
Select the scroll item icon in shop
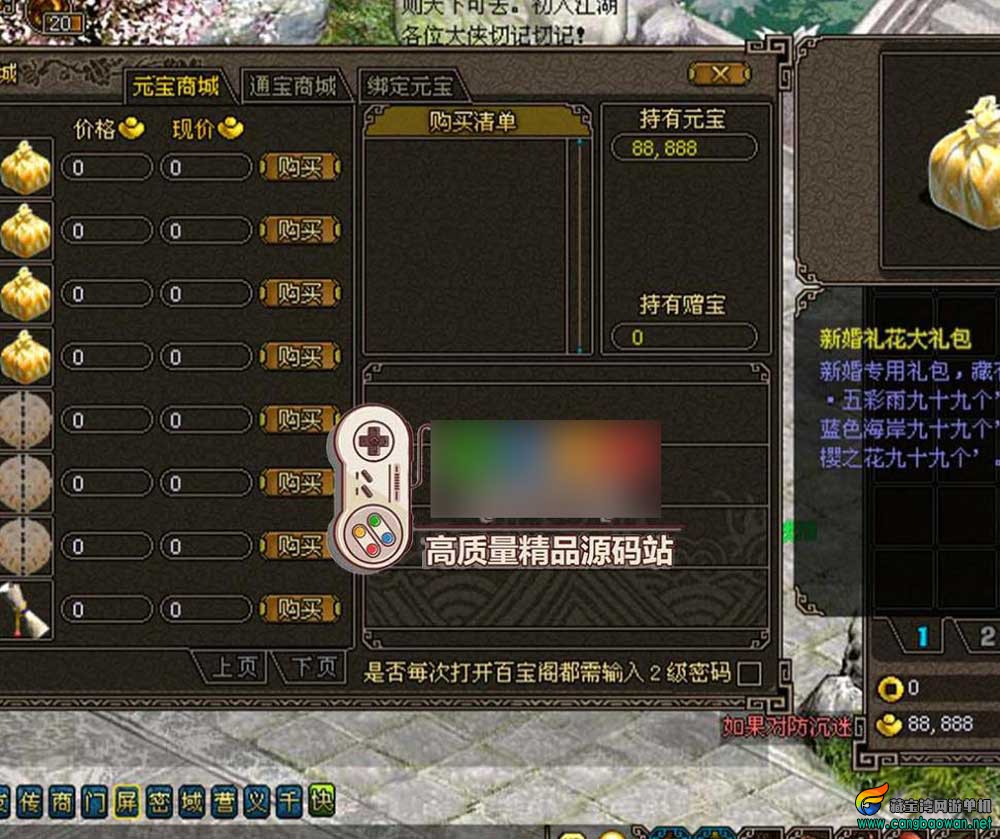tap(24, 610)
